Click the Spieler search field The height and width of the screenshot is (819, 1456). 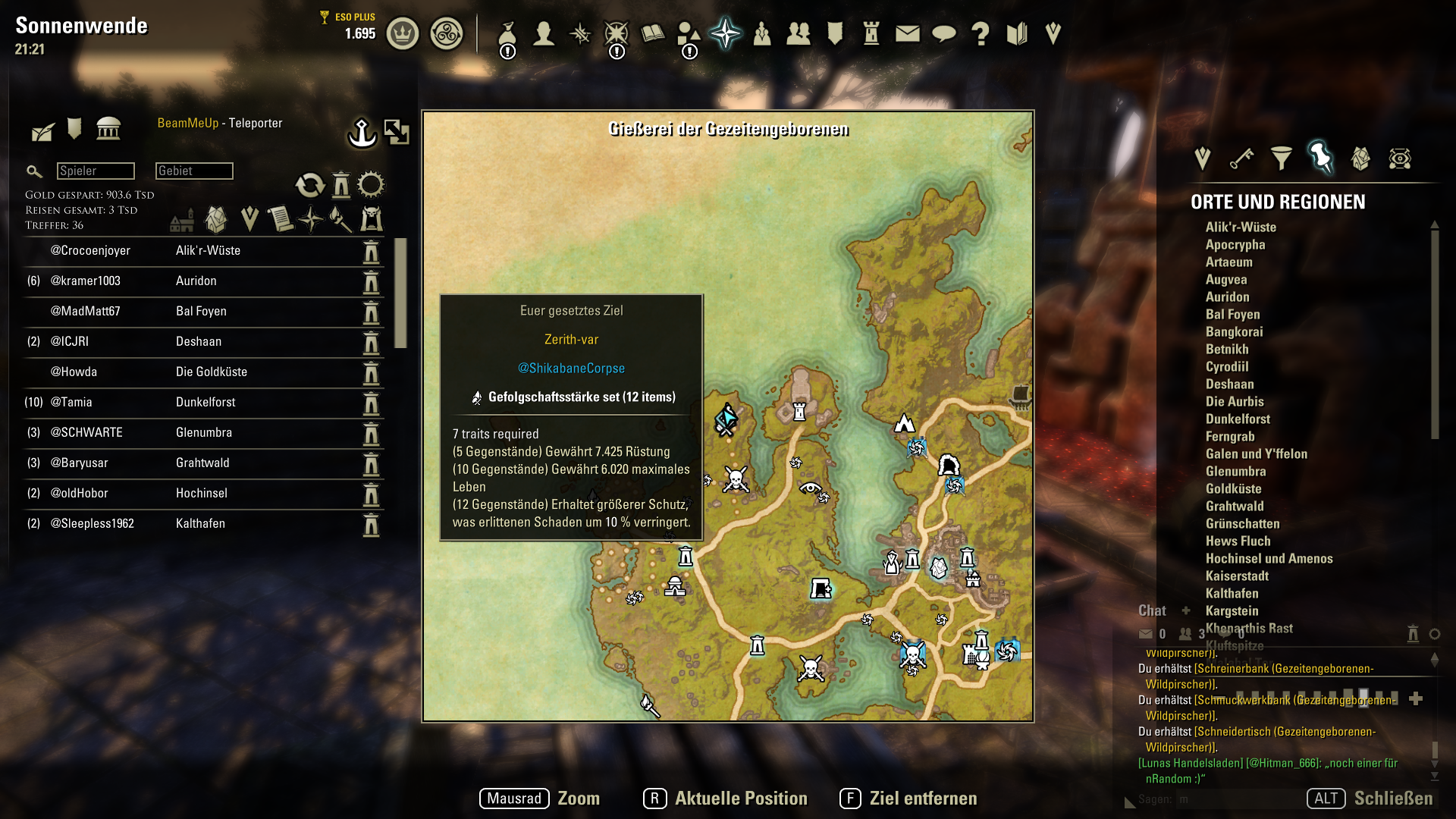pos(96,171)
